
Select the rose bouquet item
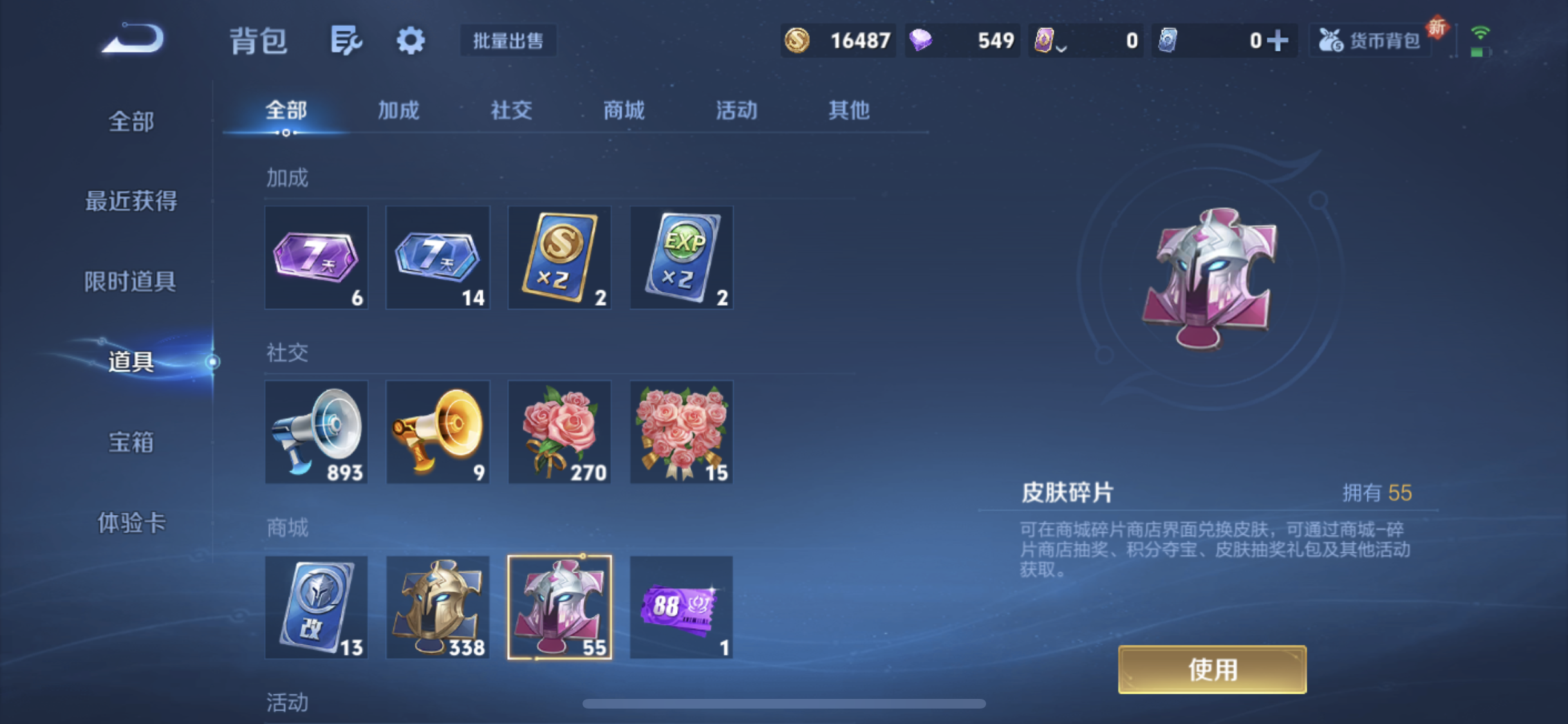point(680,431)
